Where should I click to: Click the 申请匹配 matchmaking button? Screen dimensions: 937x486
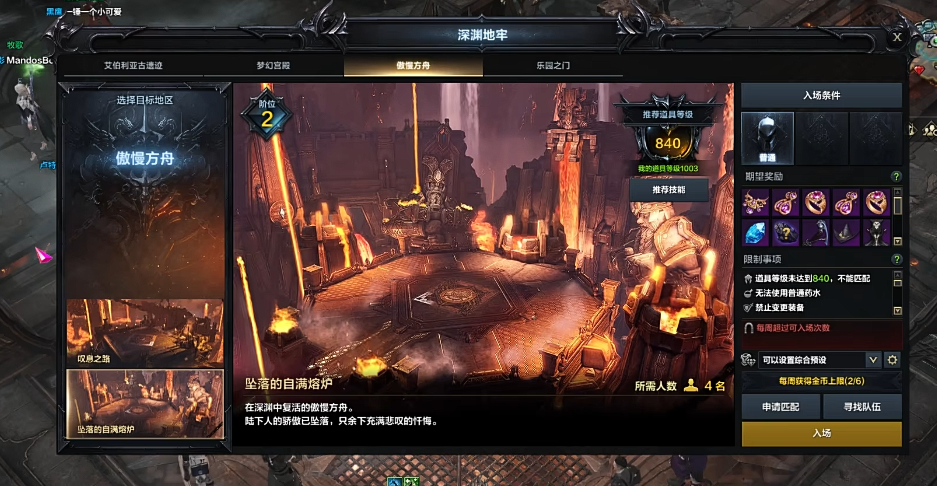(x=780, y=406)
